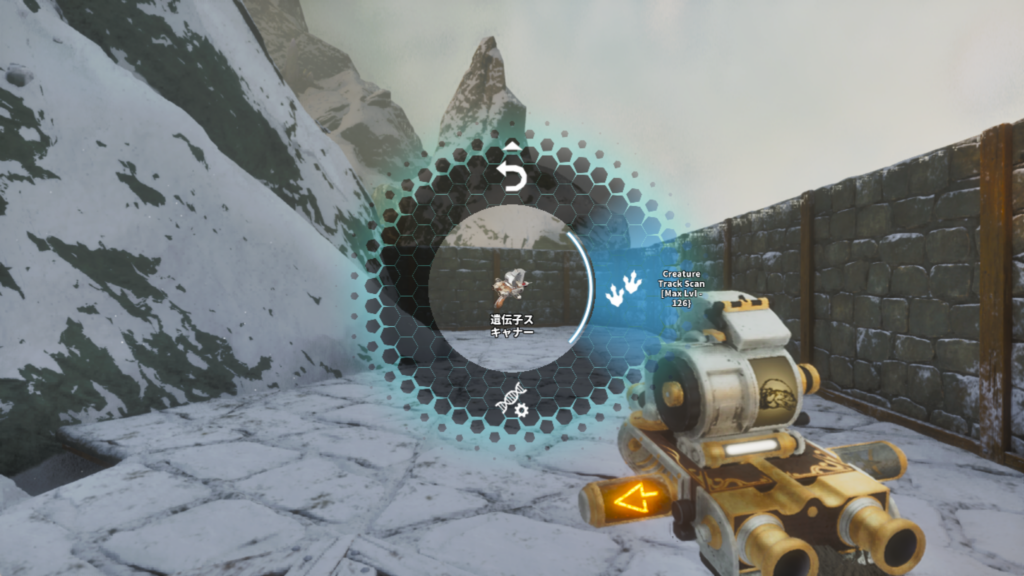Select the back arrow on the radial menu
This screenshot has height=576, width=1024.
point(512,175)
